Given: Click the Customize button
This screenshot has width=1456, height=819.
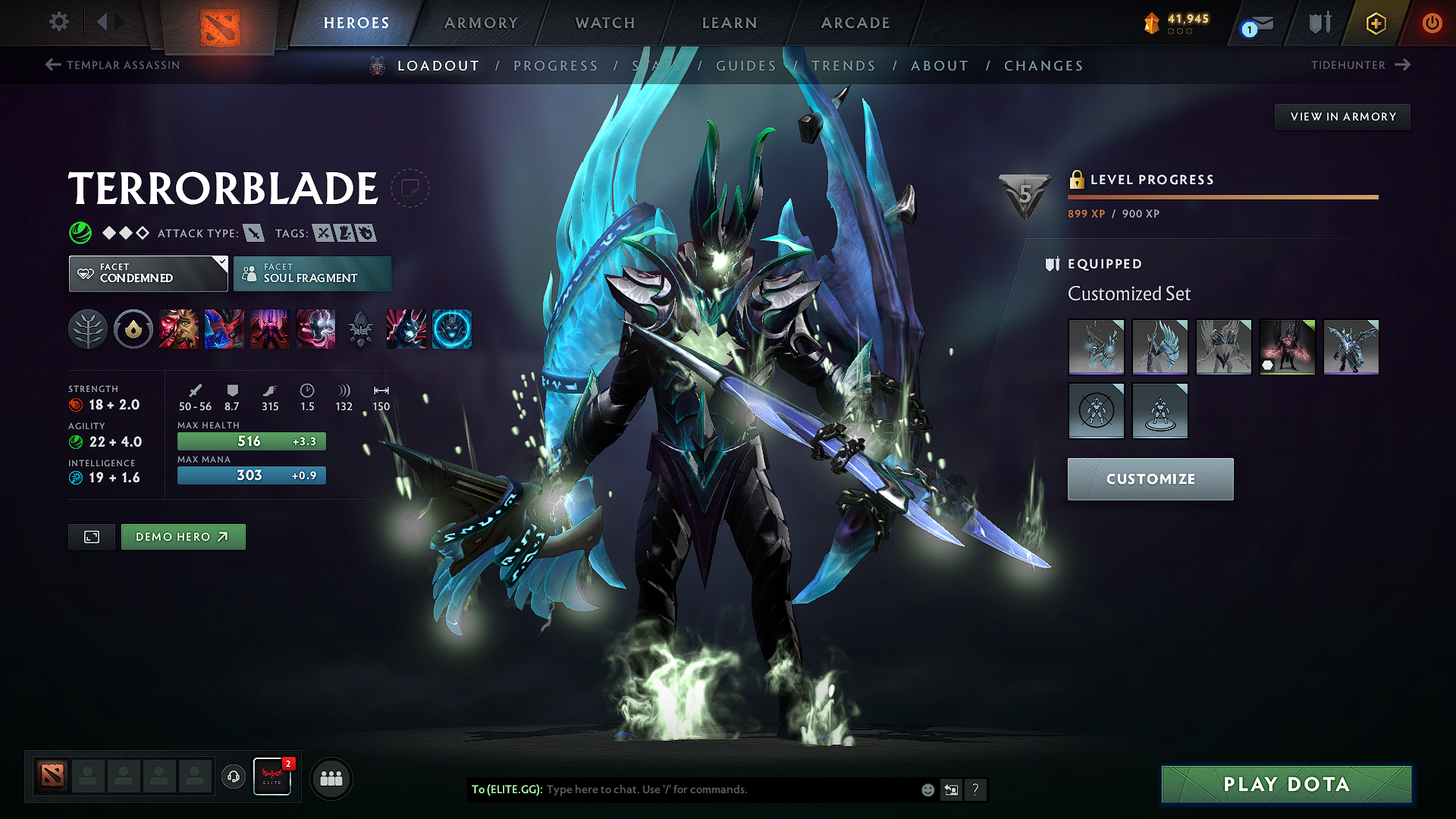Looking at the screenshot, I should pos(1150,479).
